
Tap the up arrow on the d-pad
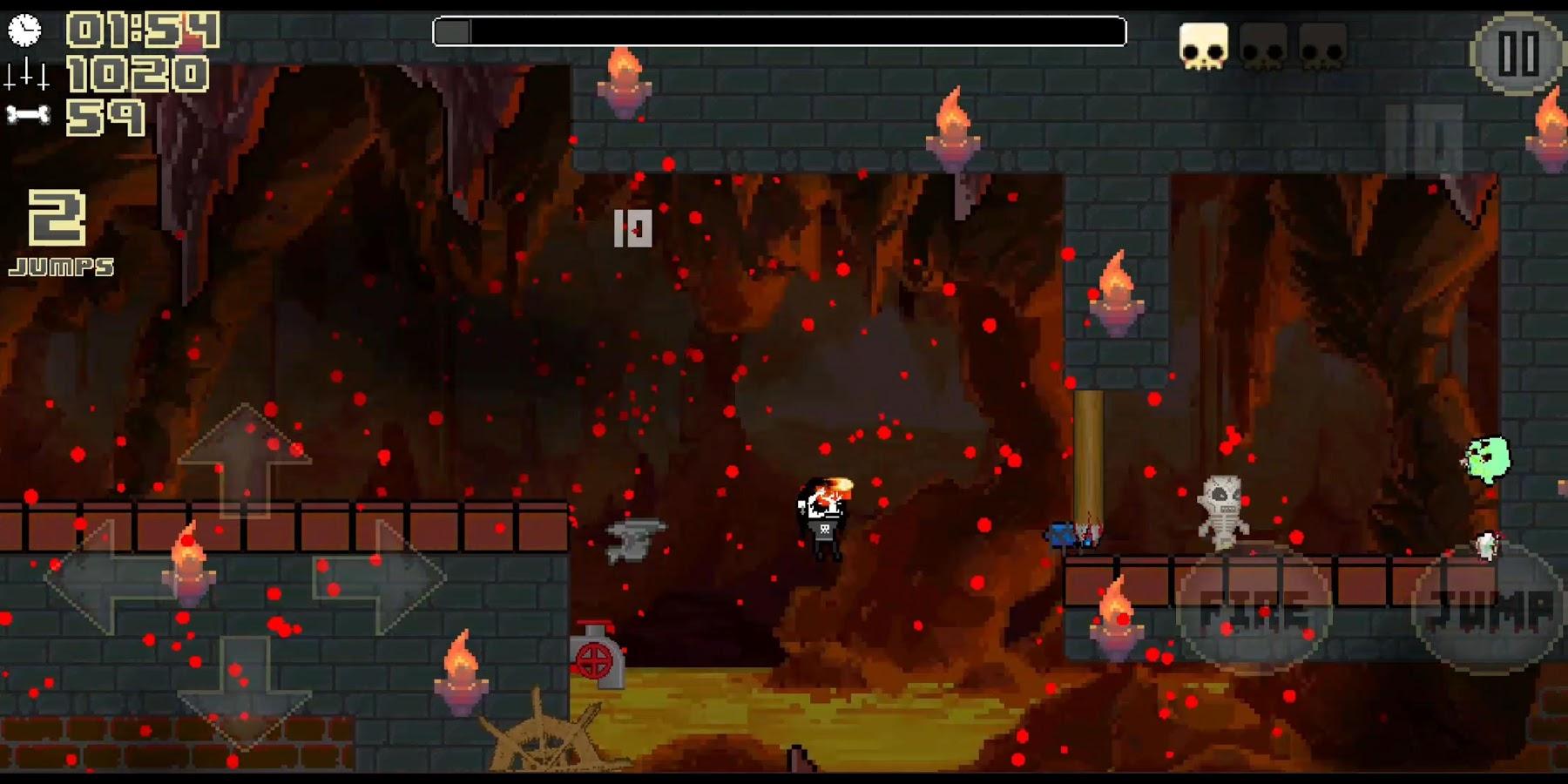tap(245, 457)
